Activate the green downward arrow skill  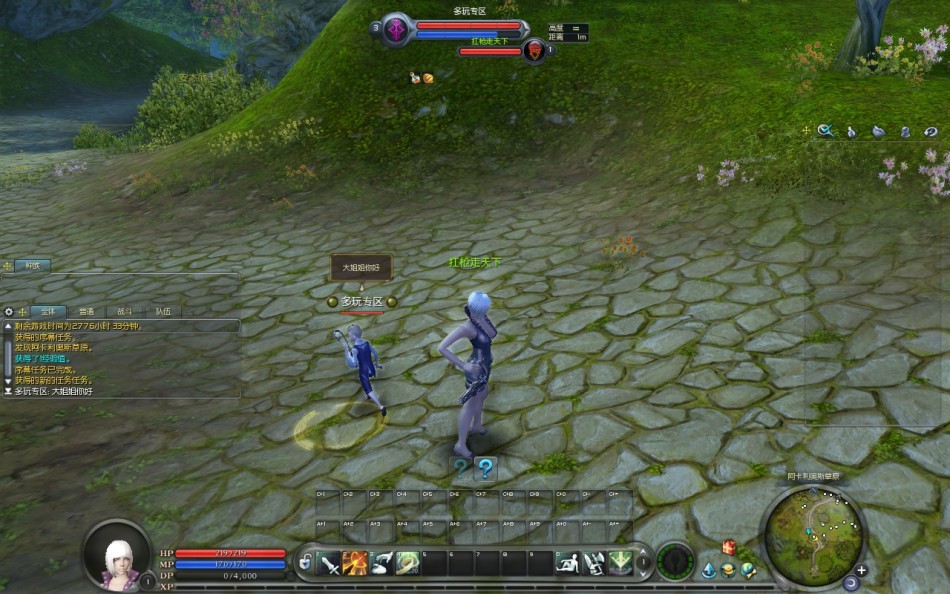pyautogui.click(x=620, y=564)
